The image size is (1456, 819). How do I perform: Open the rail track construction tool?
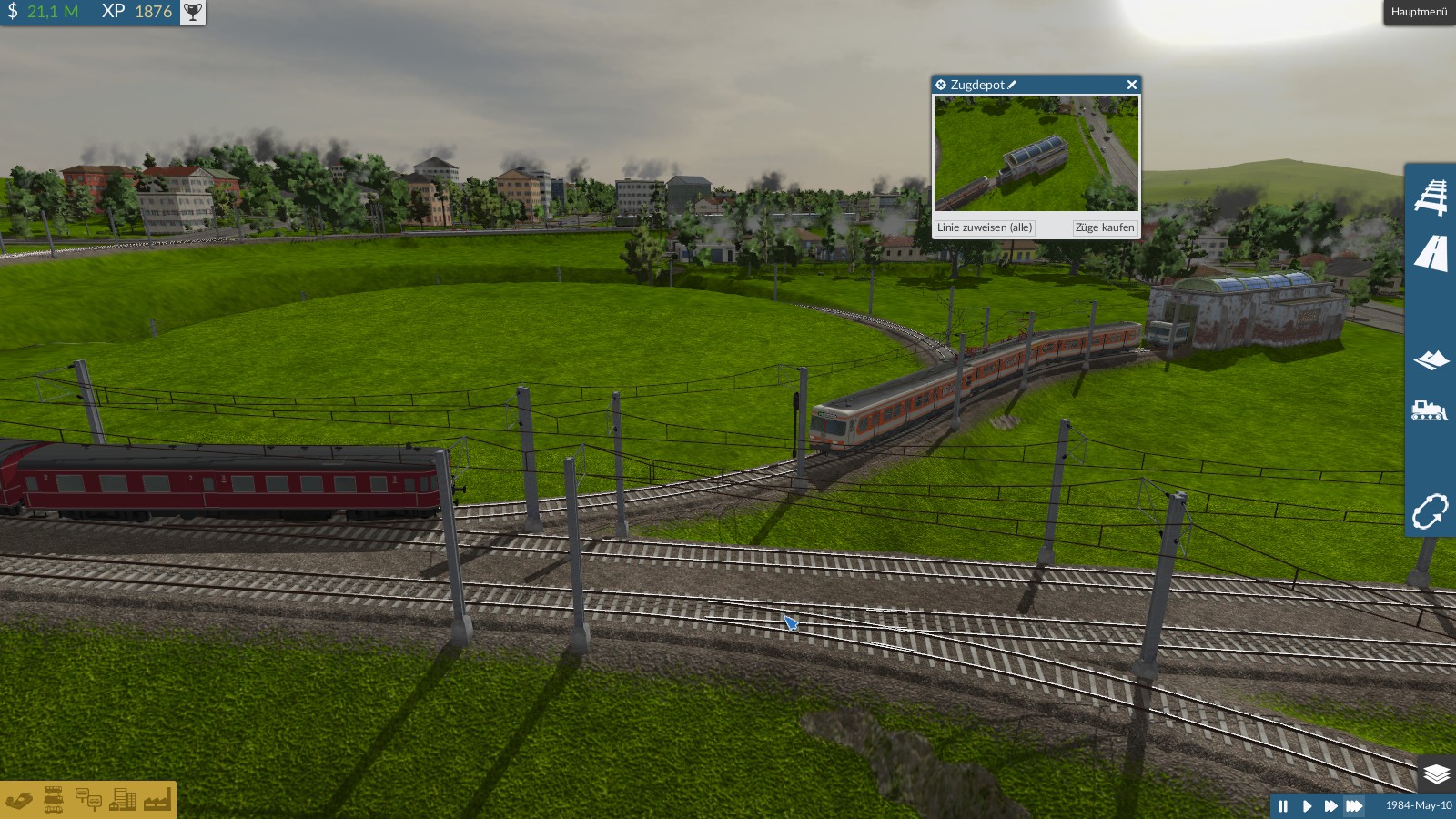pyautogui.click(x=1431, y=197)
